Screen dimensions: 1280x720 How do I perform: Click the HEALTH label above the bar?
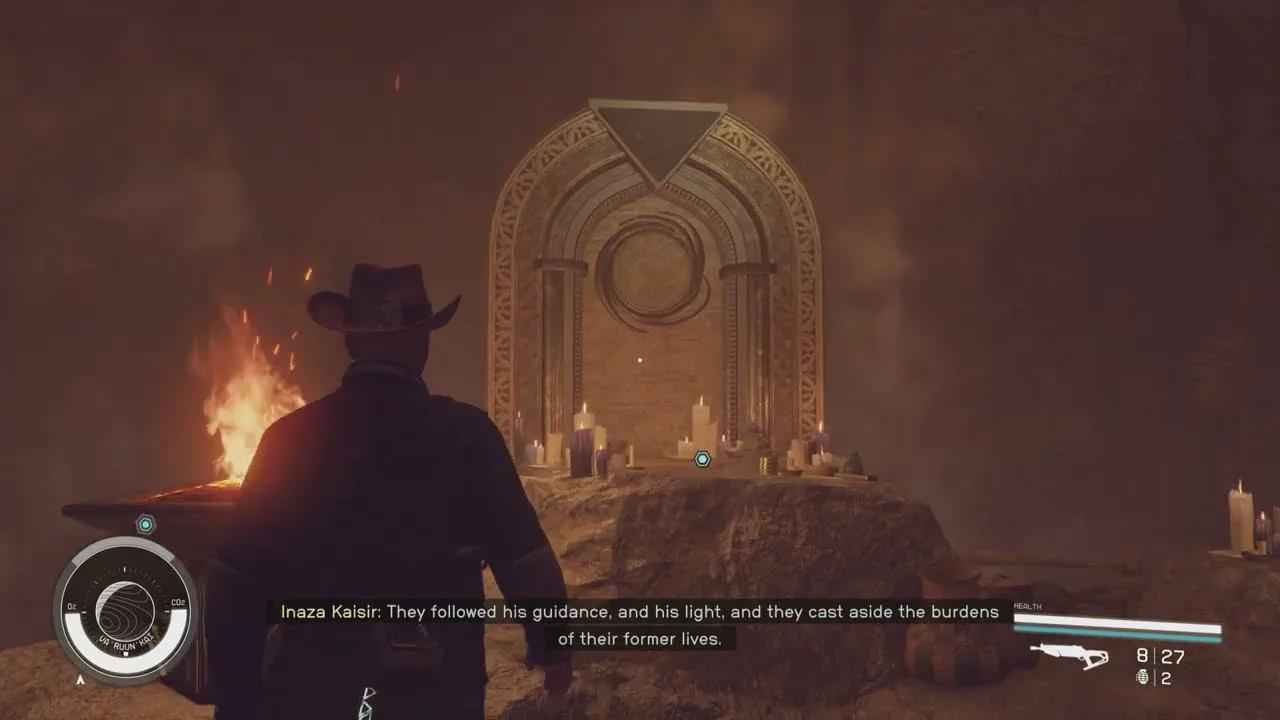(x=1027, y=606)
